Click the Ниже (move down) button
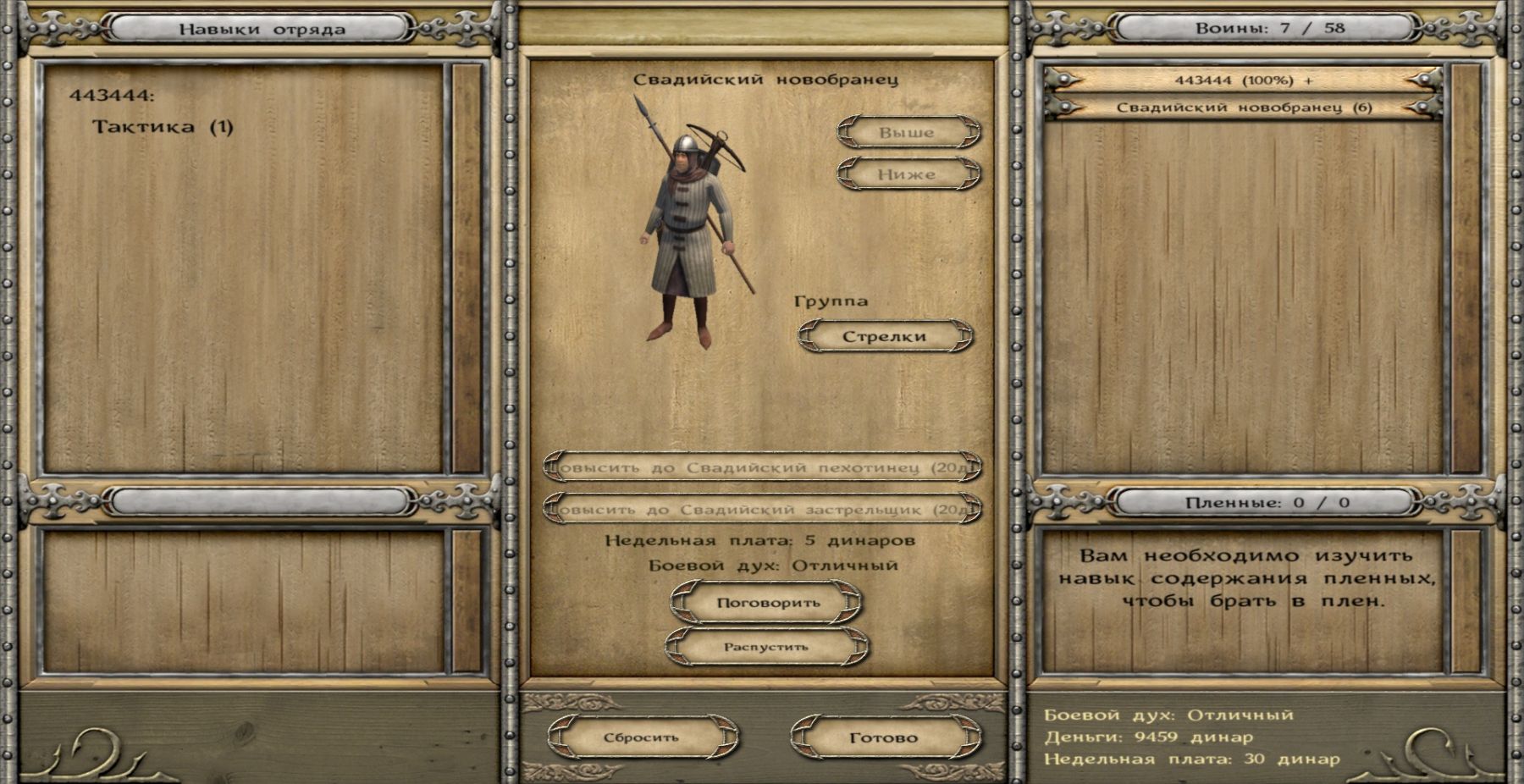This screenshot has height=784, width=1524. click(908, 174)
